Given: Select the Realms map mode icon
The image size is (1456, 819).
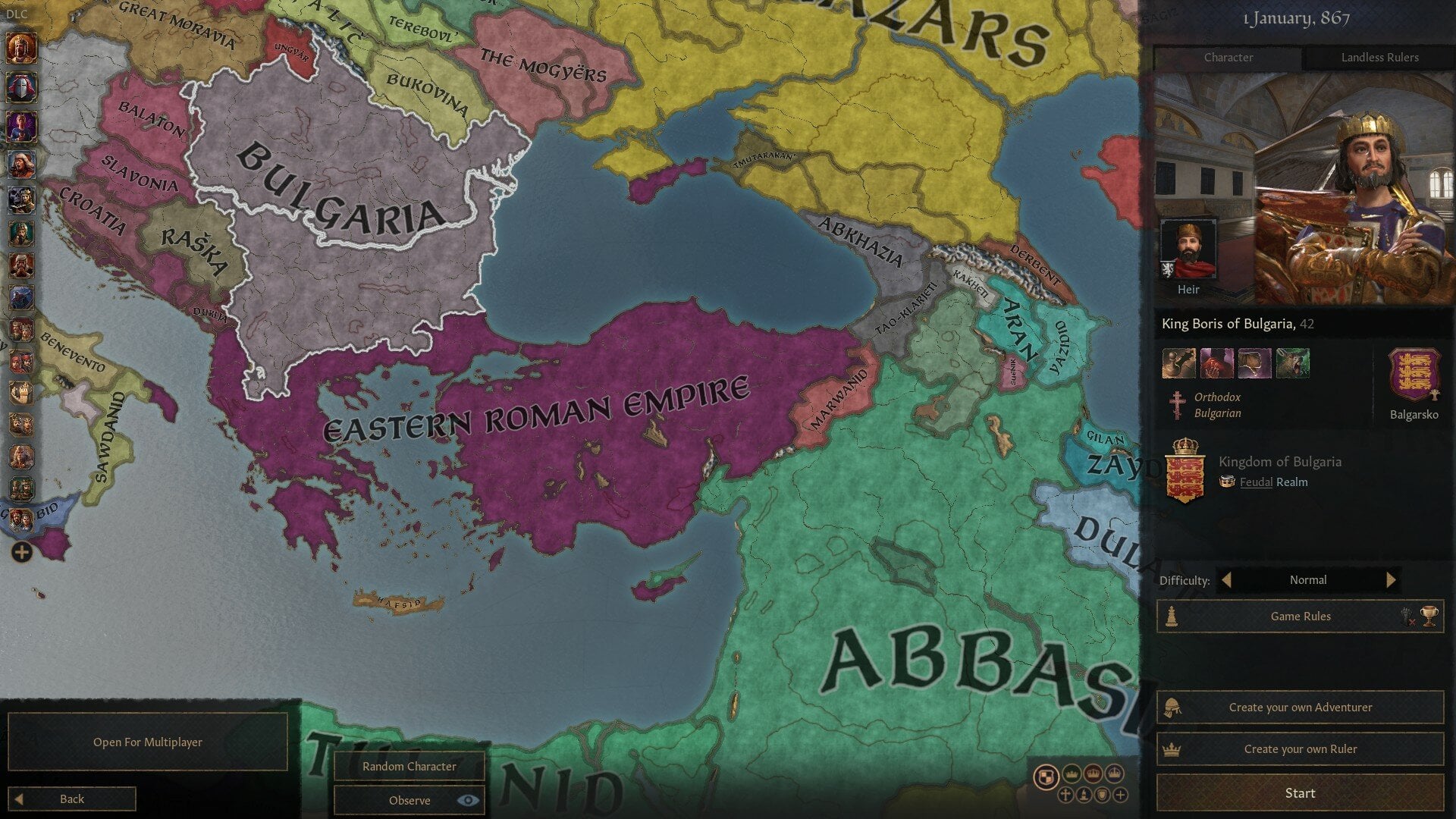Looking at the screenshot, I should click(x=1046, y=775).
